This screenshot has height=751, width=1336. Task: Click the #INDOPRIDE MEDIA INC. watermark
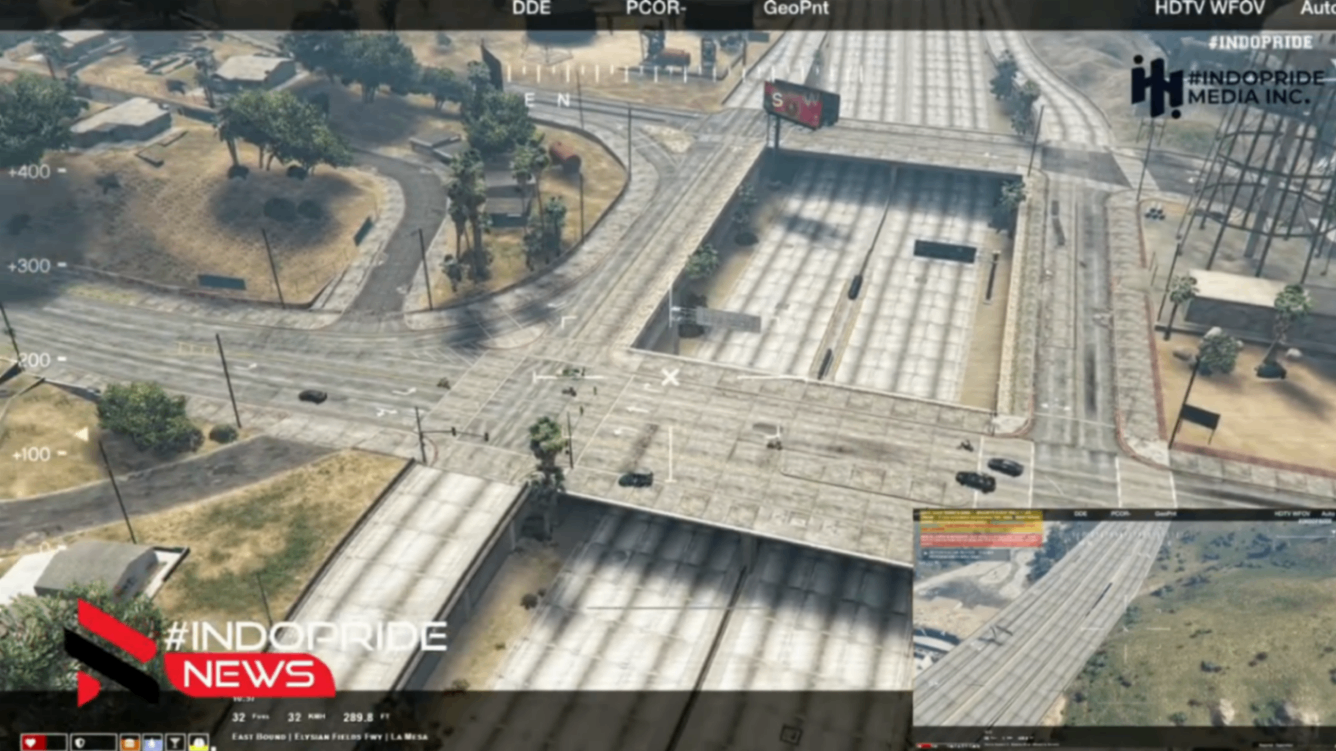click(1220, 86)
